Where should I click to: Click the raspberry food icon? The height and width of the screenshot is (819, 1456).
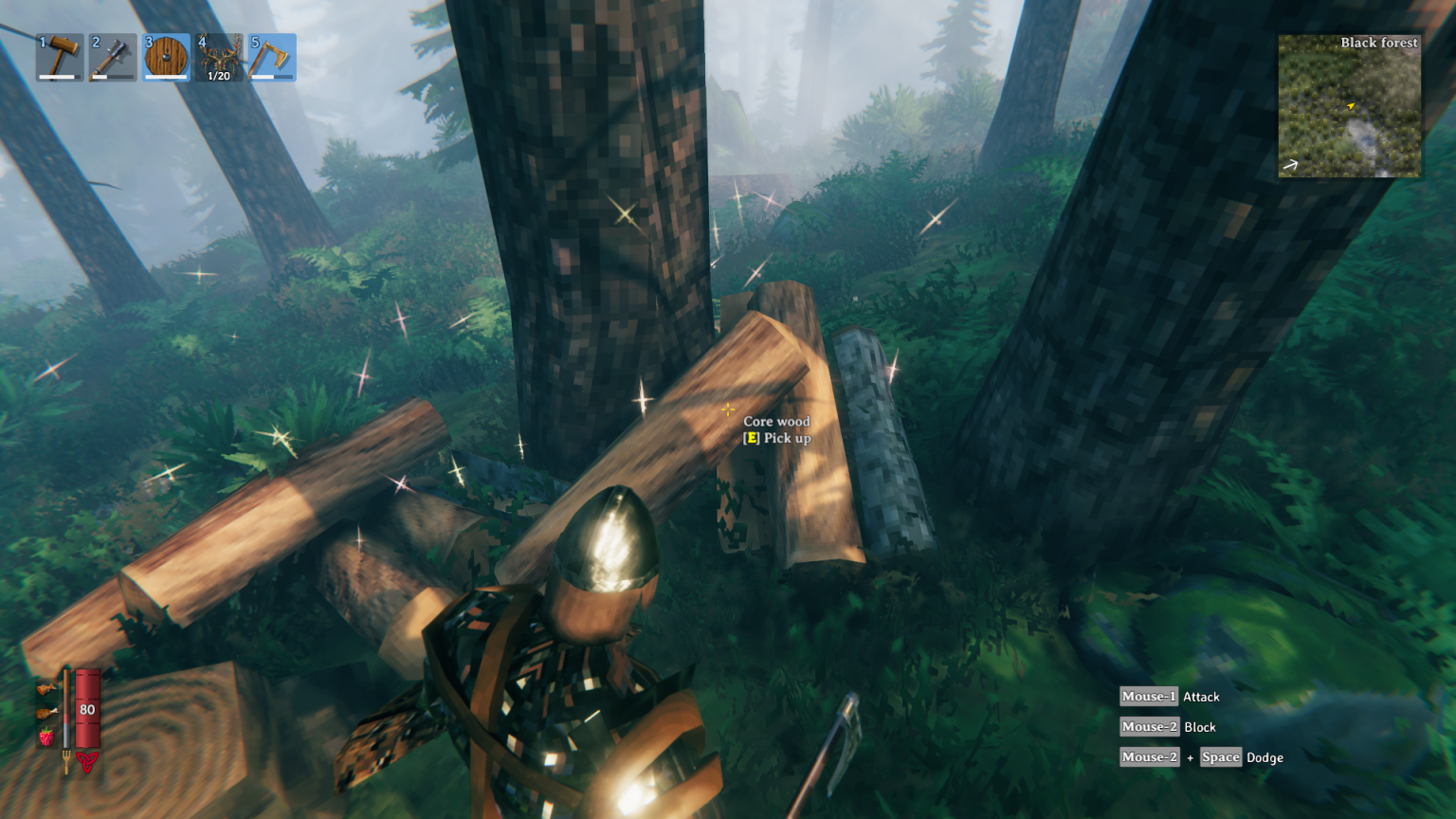pyautogui.click(x=45, y=737)
